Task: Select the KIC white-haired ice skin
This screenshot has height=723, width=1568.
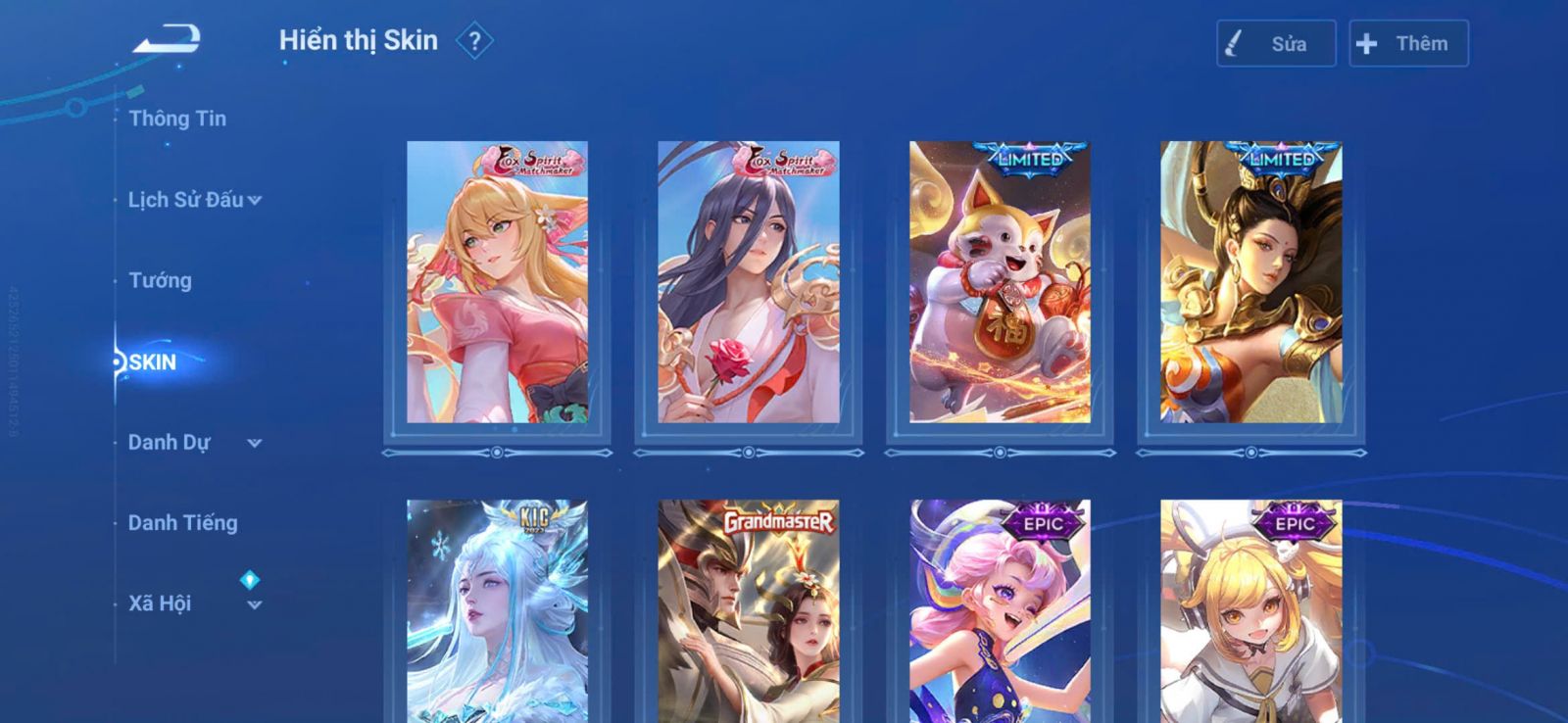Action: pyautogui.click(x=497, y=612)
